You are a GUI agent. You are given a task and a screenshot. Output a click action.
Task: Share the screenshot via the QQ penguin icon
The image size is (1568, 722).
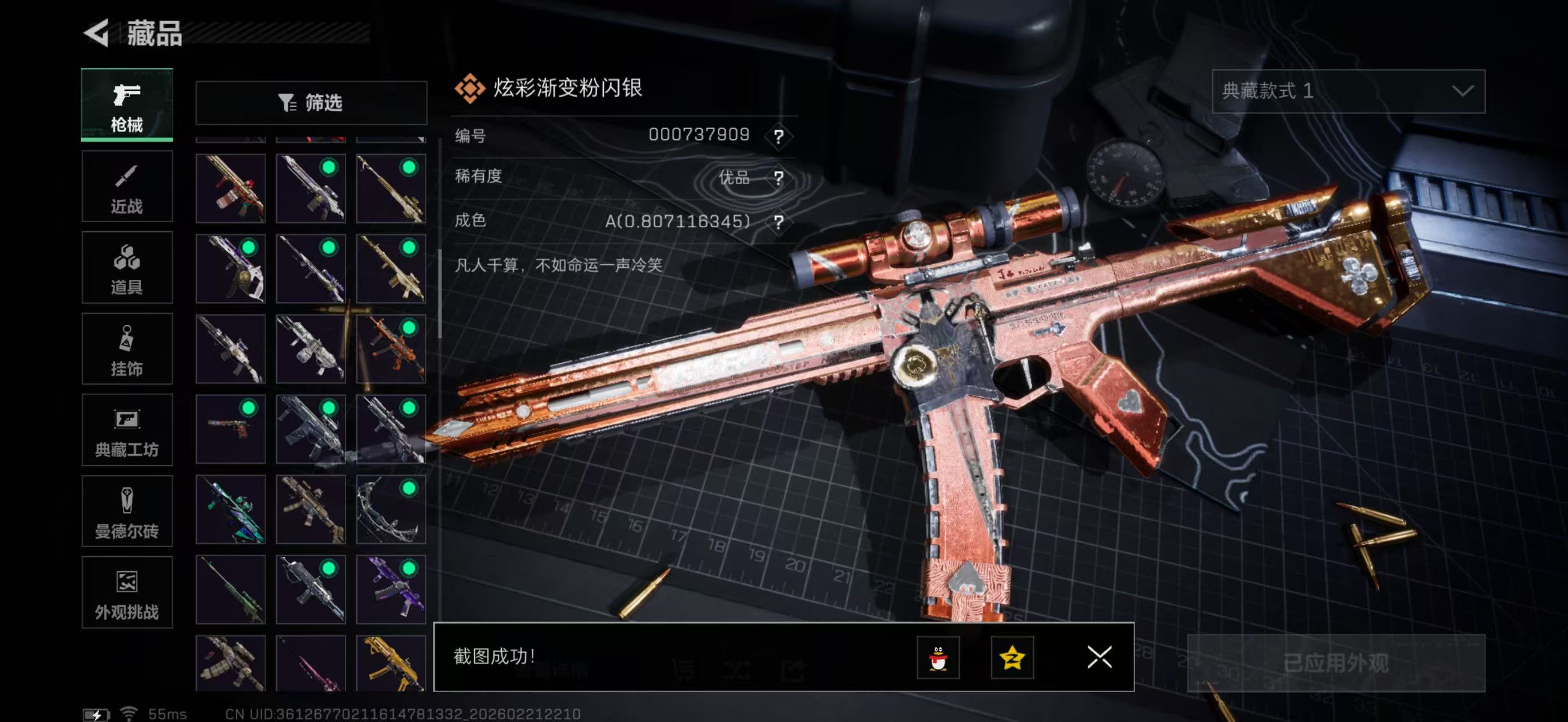939,658
